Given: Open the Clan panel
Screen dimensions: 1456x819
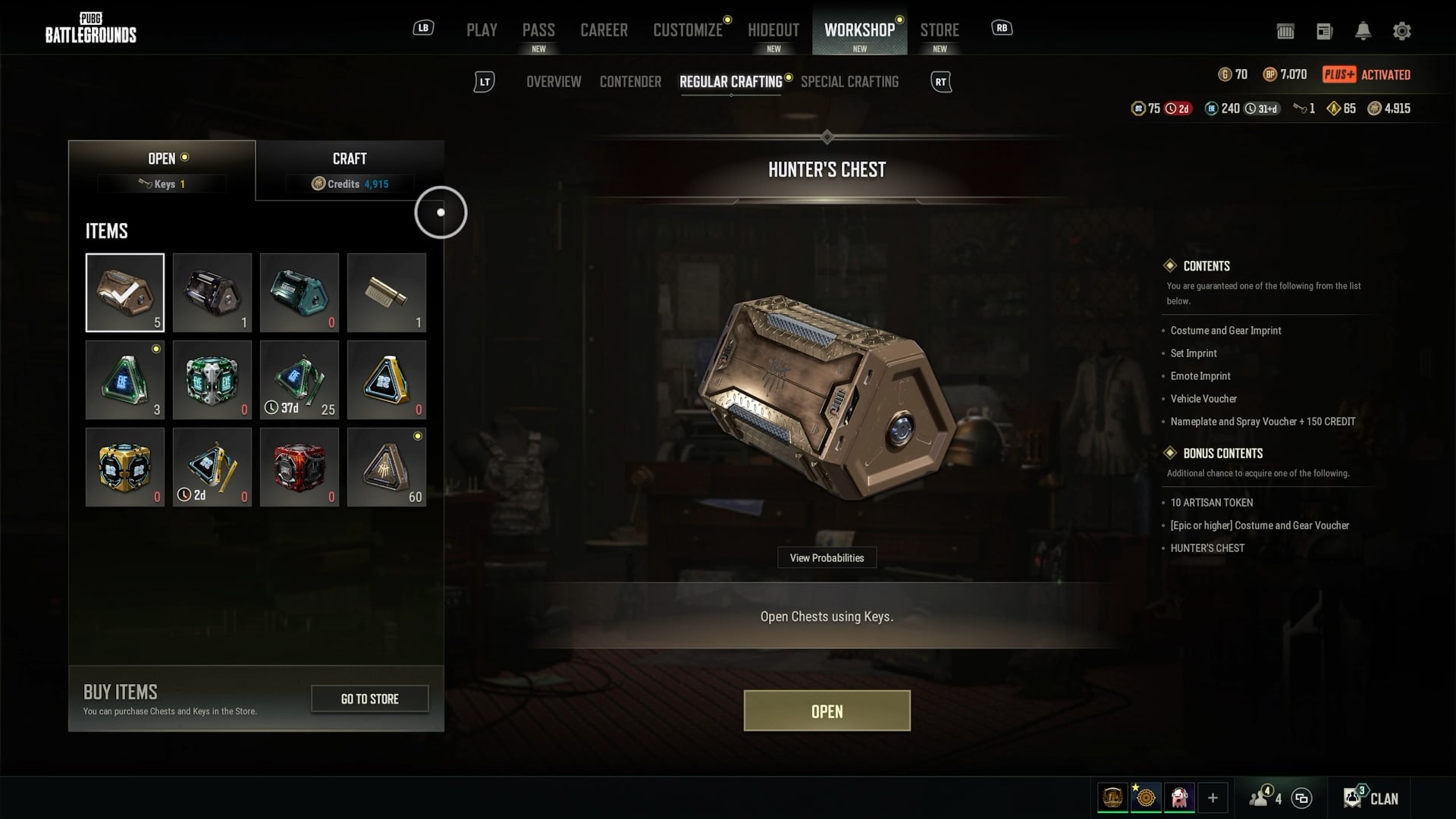Looking at the screenshot, I should pos(1371,798).
